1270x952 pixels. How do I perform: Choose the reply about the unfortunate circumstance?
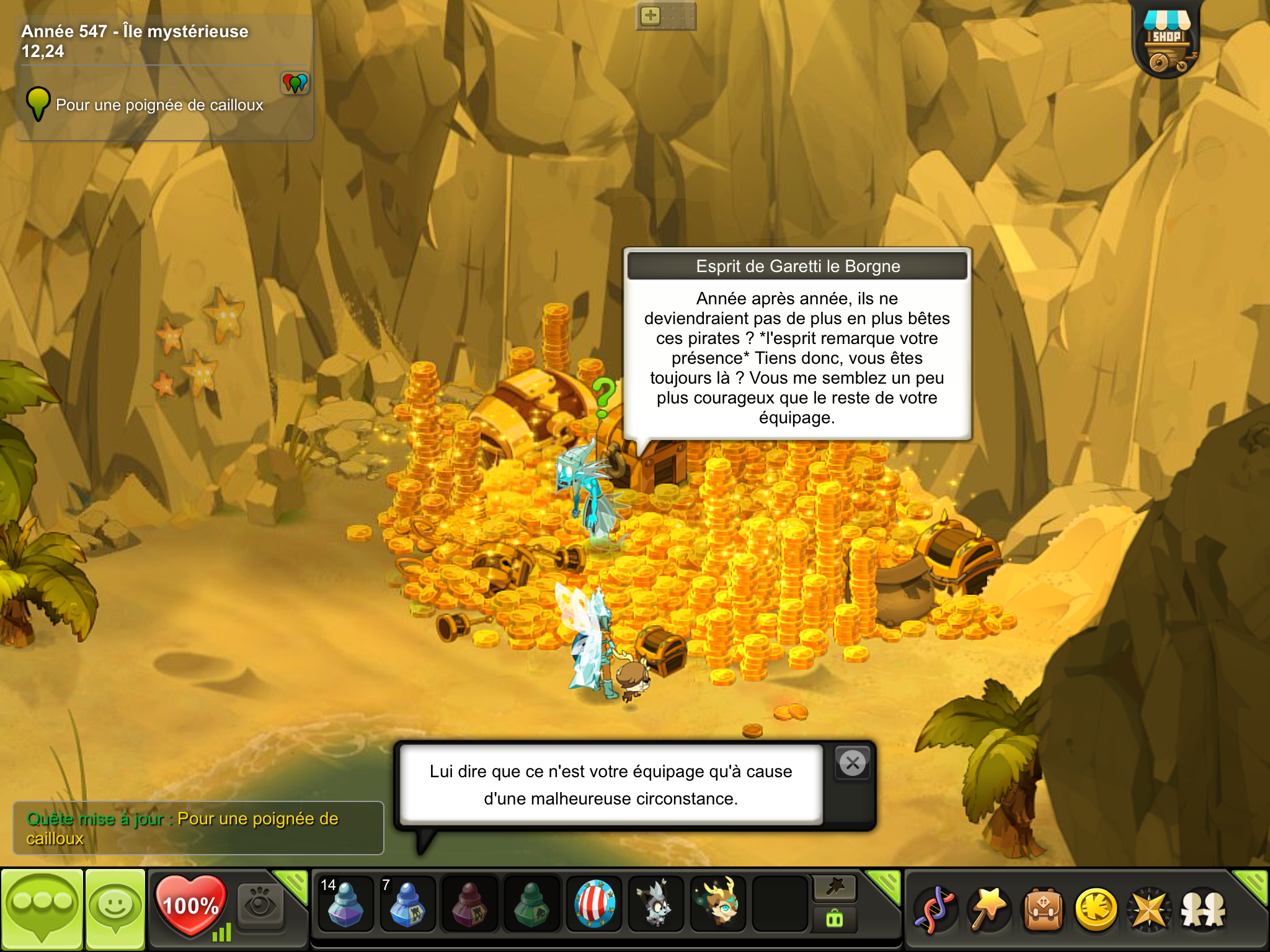pyautogui.click(x=611, y=785)
